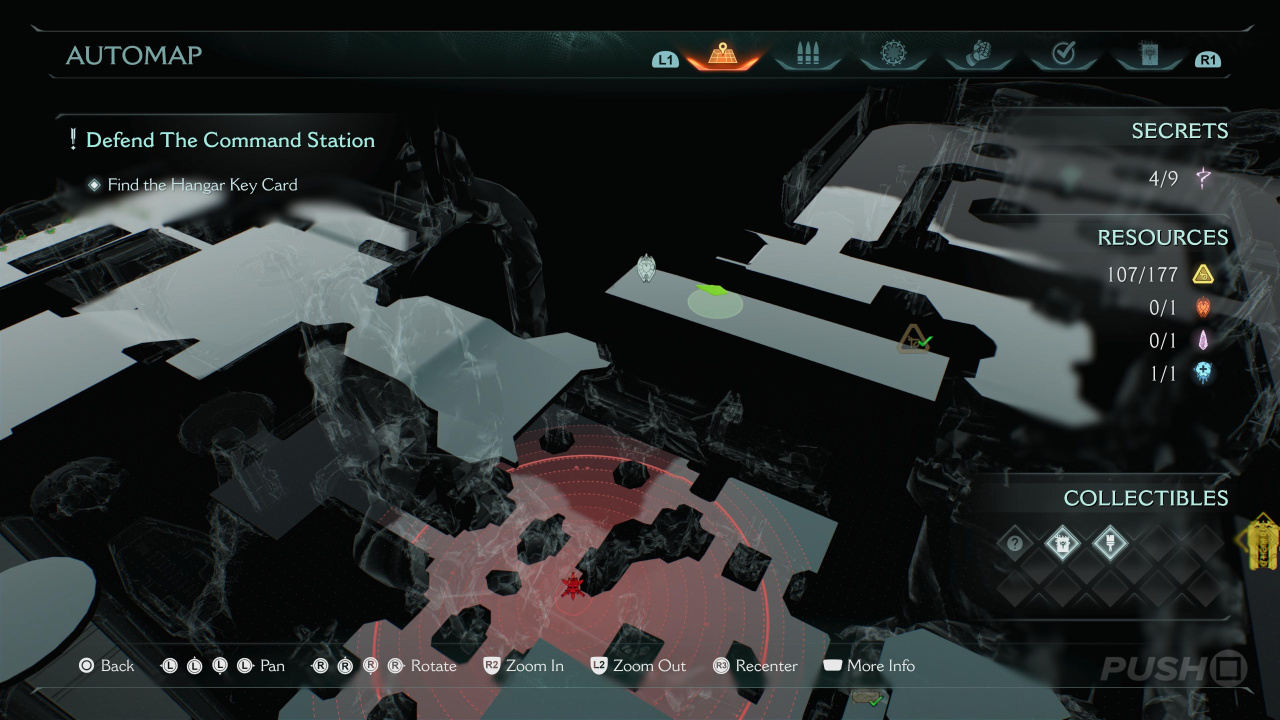Click the completed gold triangle marker
Viewport: 1280px width, 720px height.
[914, 340]
